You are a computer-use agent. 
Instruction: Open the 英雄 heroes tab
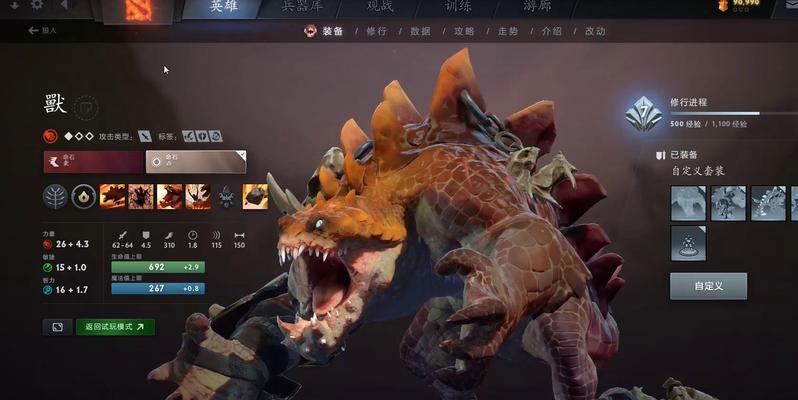pyautogui.click(x=224, y=7)
